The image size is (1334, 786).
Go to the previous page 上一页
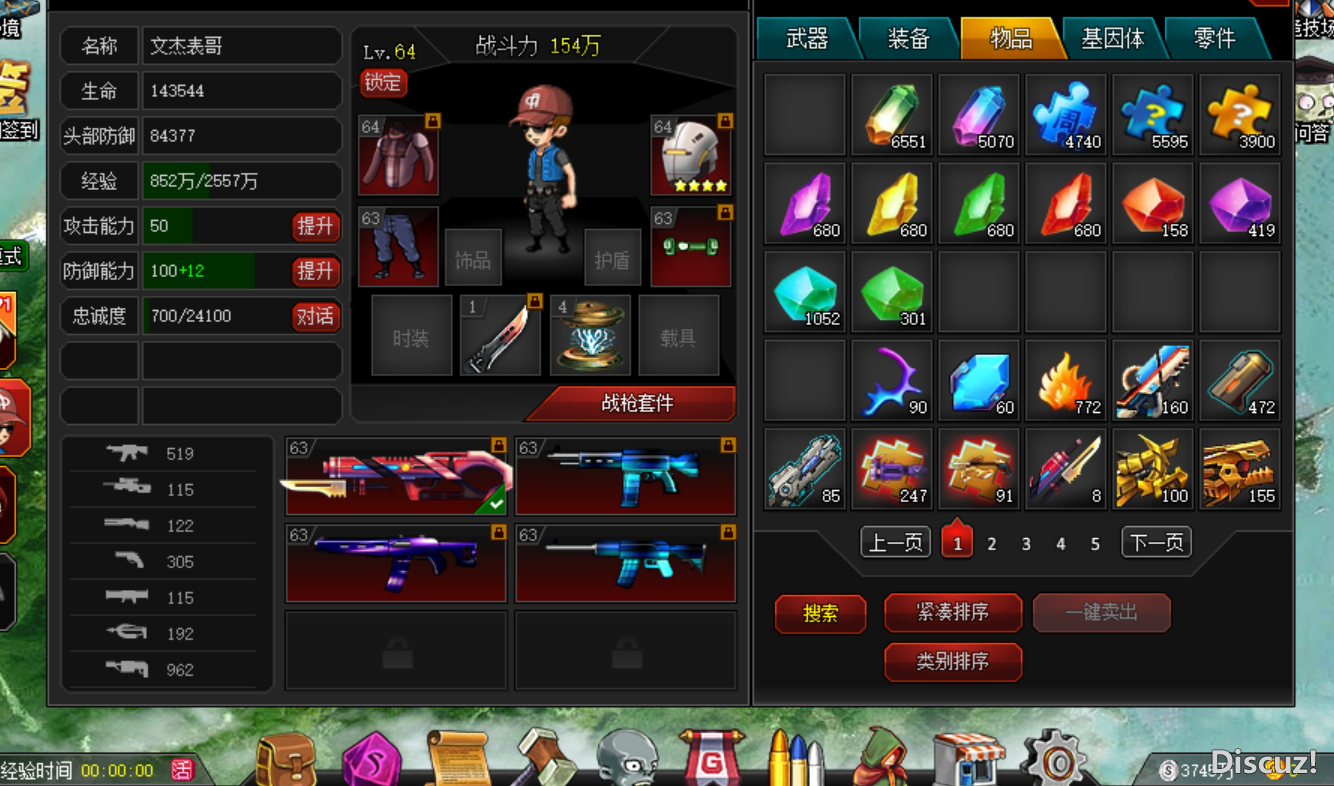[x=895, y=543]
